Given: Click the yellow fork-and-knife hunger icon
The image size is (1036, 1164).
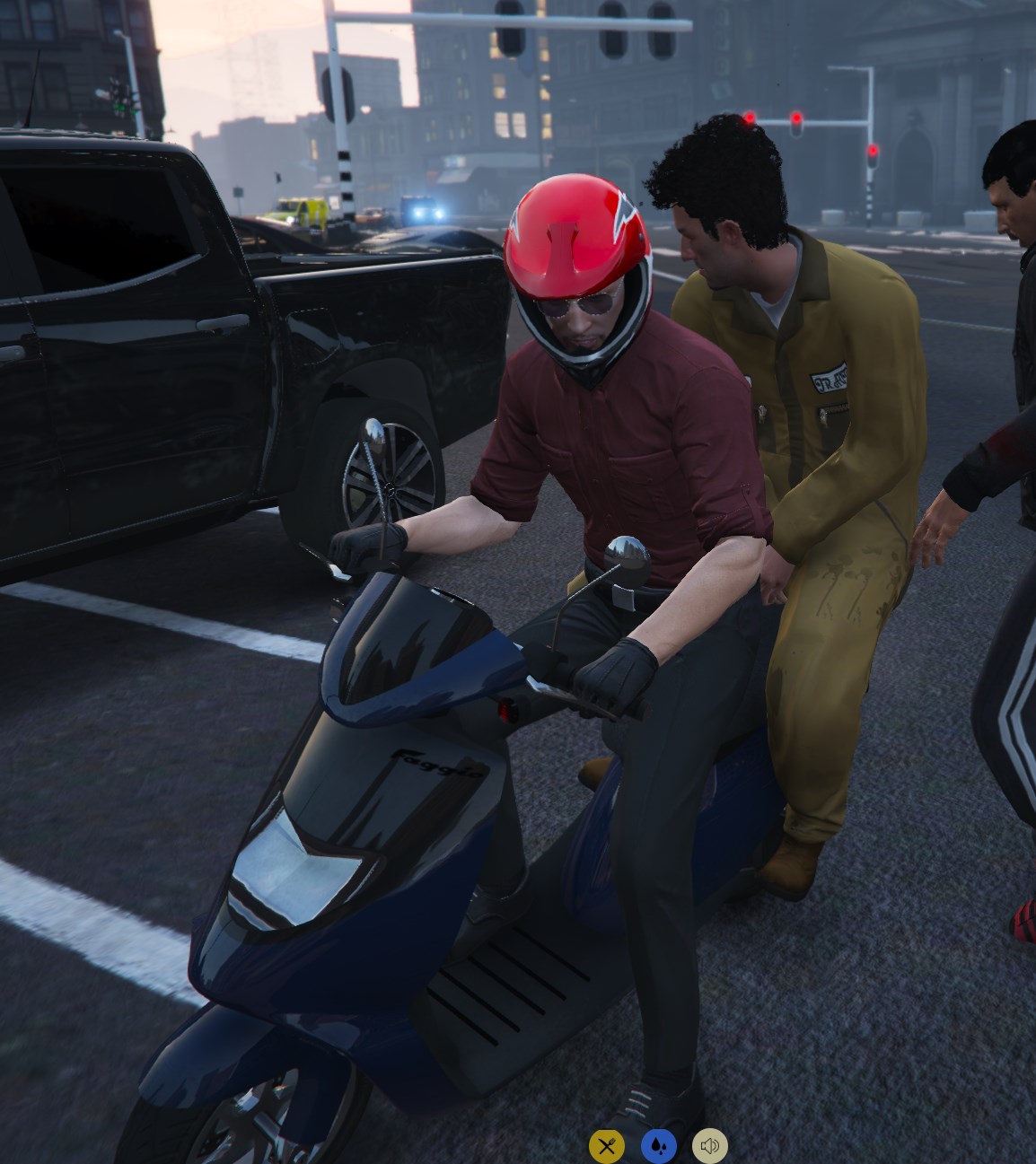Looking at the screenshot, I should click(606, 1145).
